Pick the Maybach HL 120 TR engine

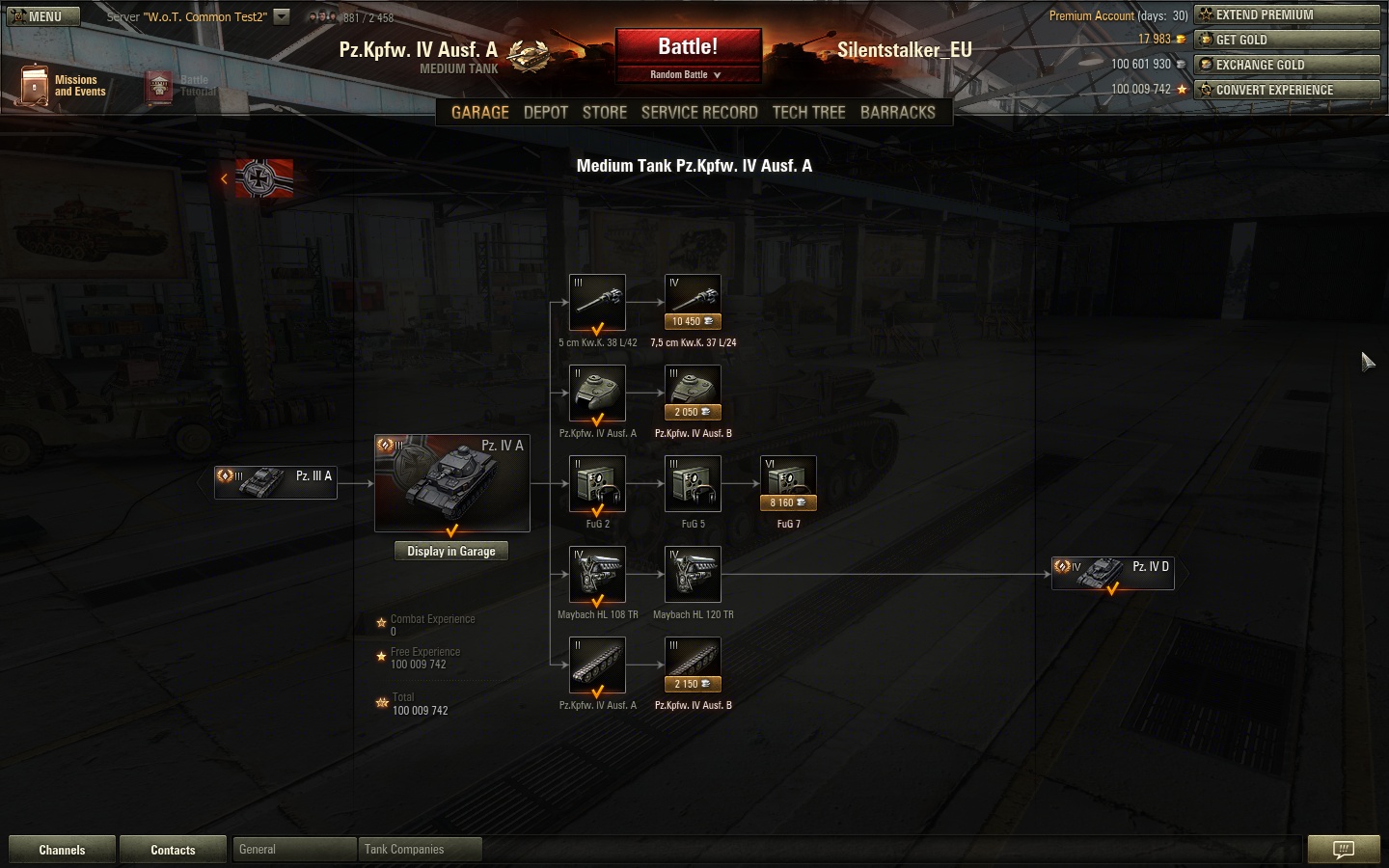693,574
